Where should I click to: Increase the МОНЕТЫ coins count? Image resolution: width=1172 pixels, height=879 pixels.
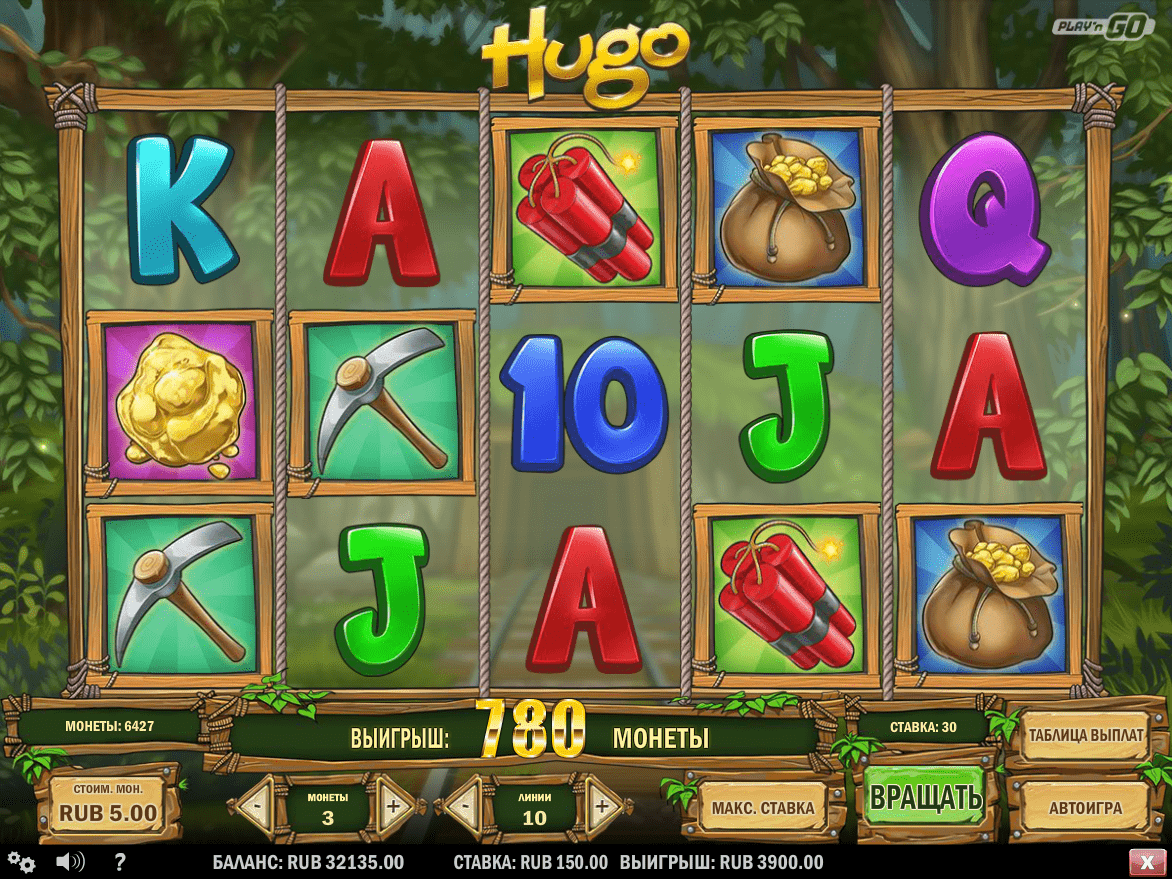click(x=394, y=805)
